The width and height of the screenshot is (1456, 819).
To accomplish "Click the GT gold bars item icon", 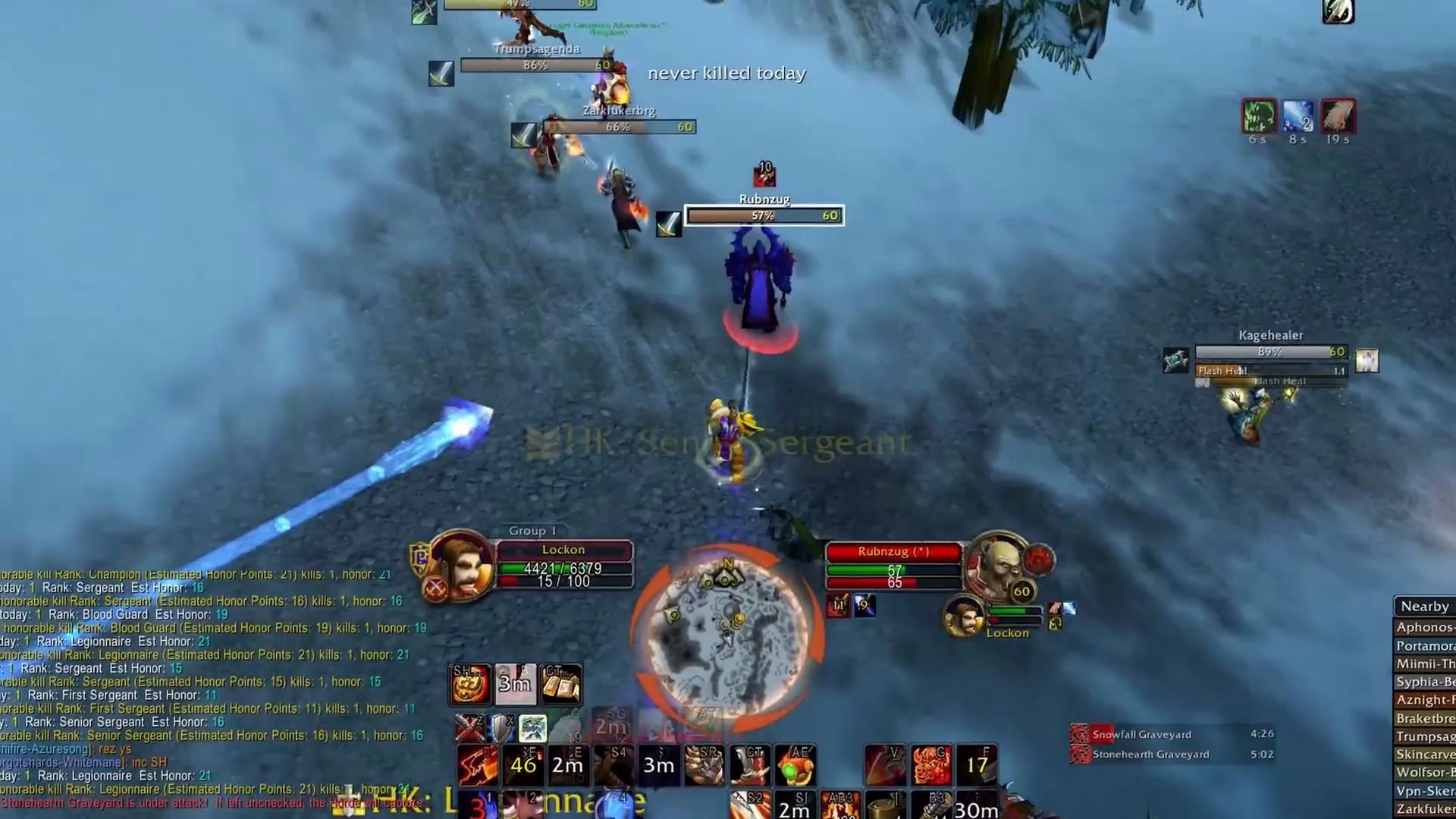I will coord(560,682).
